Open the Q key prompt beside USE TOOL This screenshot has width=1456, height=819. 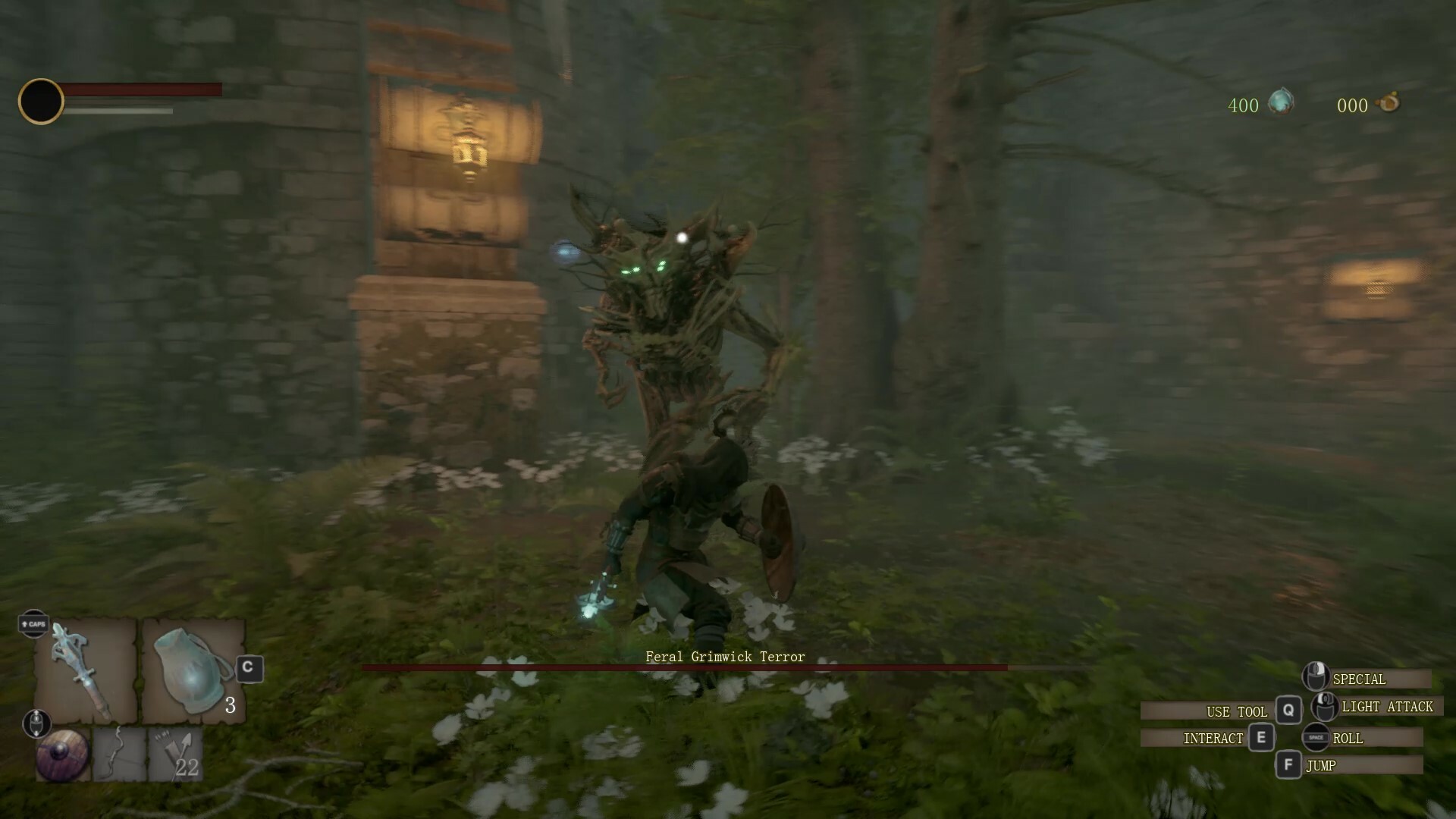click(x=1288, y=711)
